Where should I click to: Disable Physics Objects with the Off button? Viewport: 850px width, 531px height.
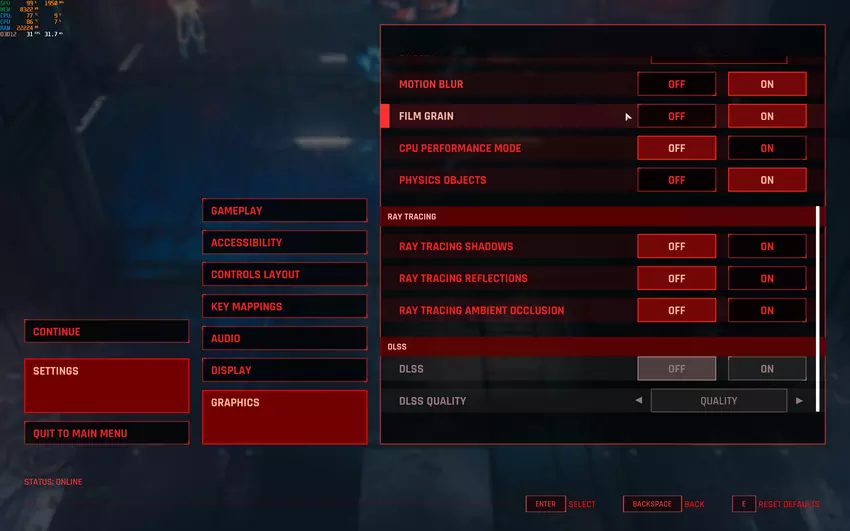tap(677, 180)
